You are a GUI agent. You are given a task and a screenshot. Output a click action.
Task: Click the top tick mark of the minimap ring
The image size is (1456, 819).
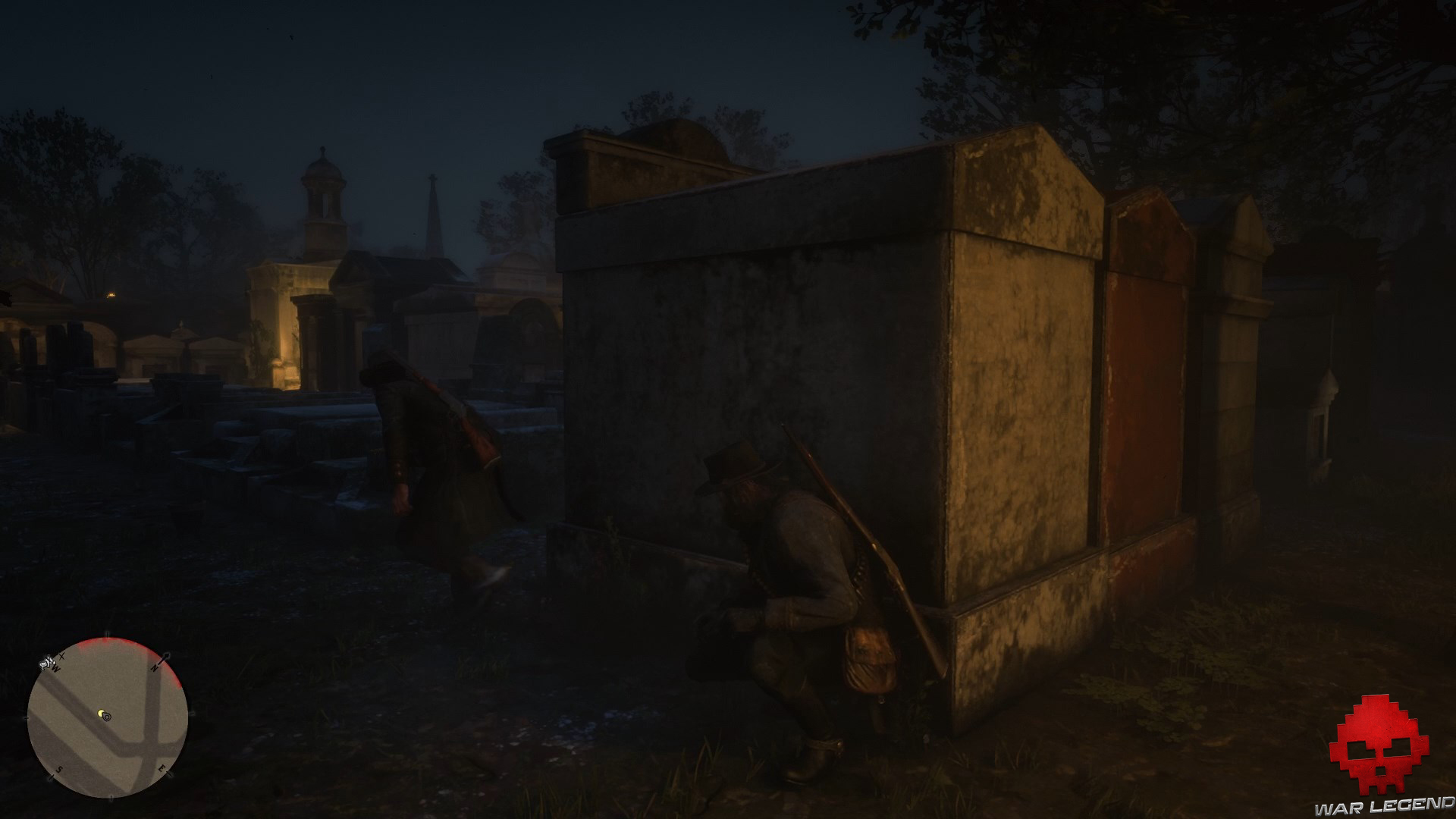pos(107,634)
